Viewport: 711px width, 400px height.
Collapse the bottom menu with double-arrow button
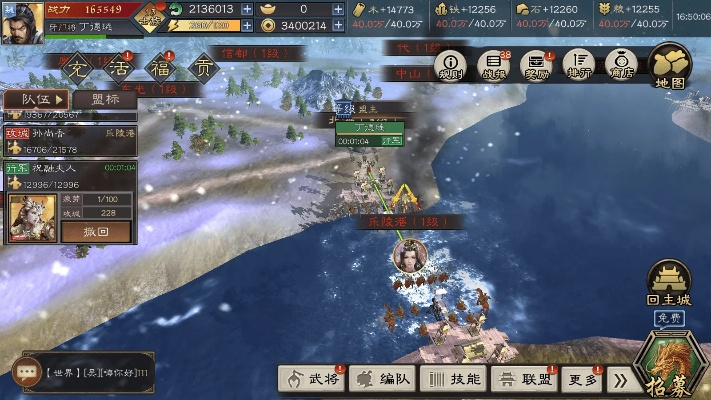click(621, 380)
